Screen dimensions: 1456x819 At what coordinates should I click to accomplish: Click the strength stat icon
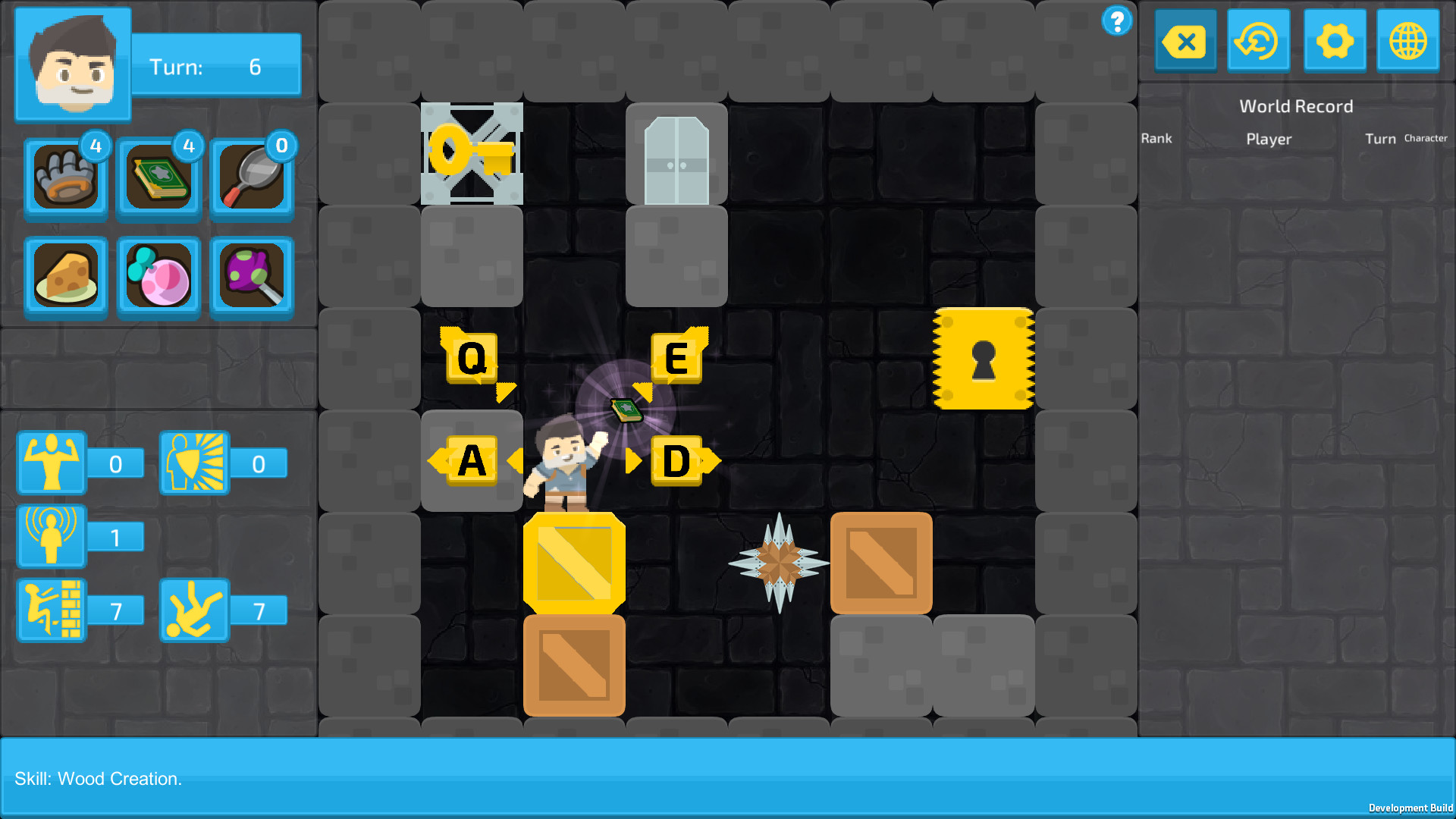(50, 463)
